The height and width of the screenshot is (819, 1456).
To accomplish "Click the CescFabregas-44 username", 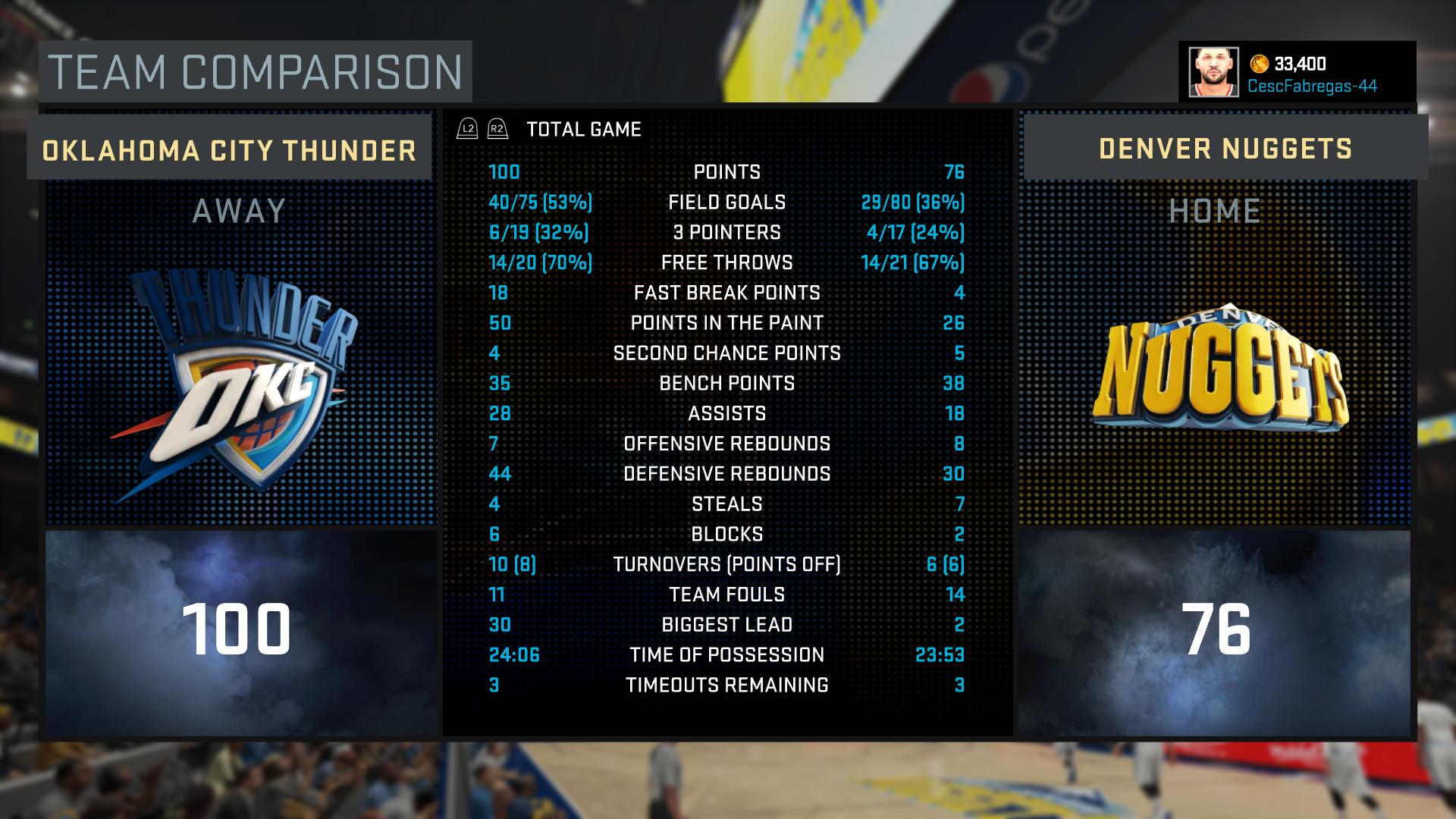I will tap(1311, 86).
